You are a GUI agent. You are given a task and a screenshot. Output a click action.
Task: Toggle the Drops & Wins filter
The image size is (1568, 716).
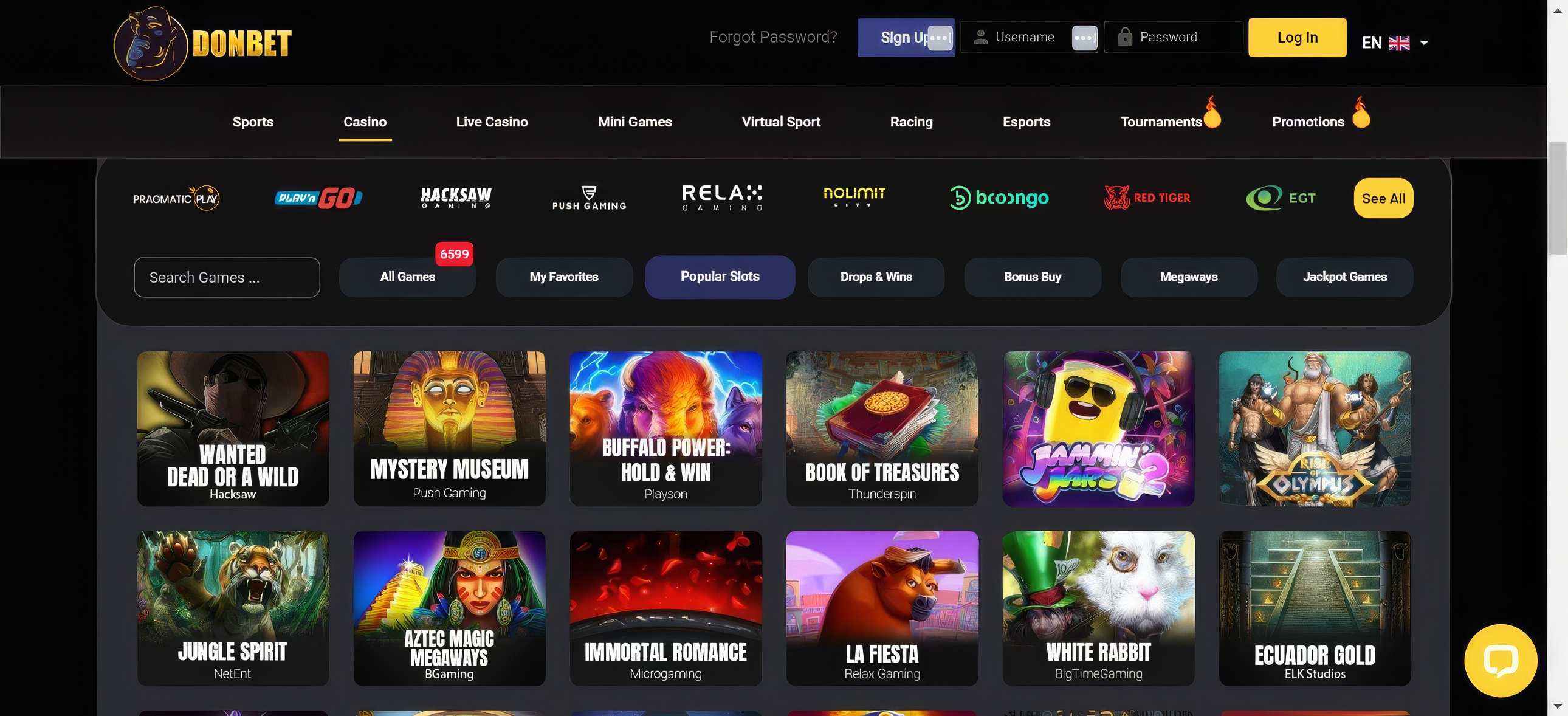[x=875, y=277]
